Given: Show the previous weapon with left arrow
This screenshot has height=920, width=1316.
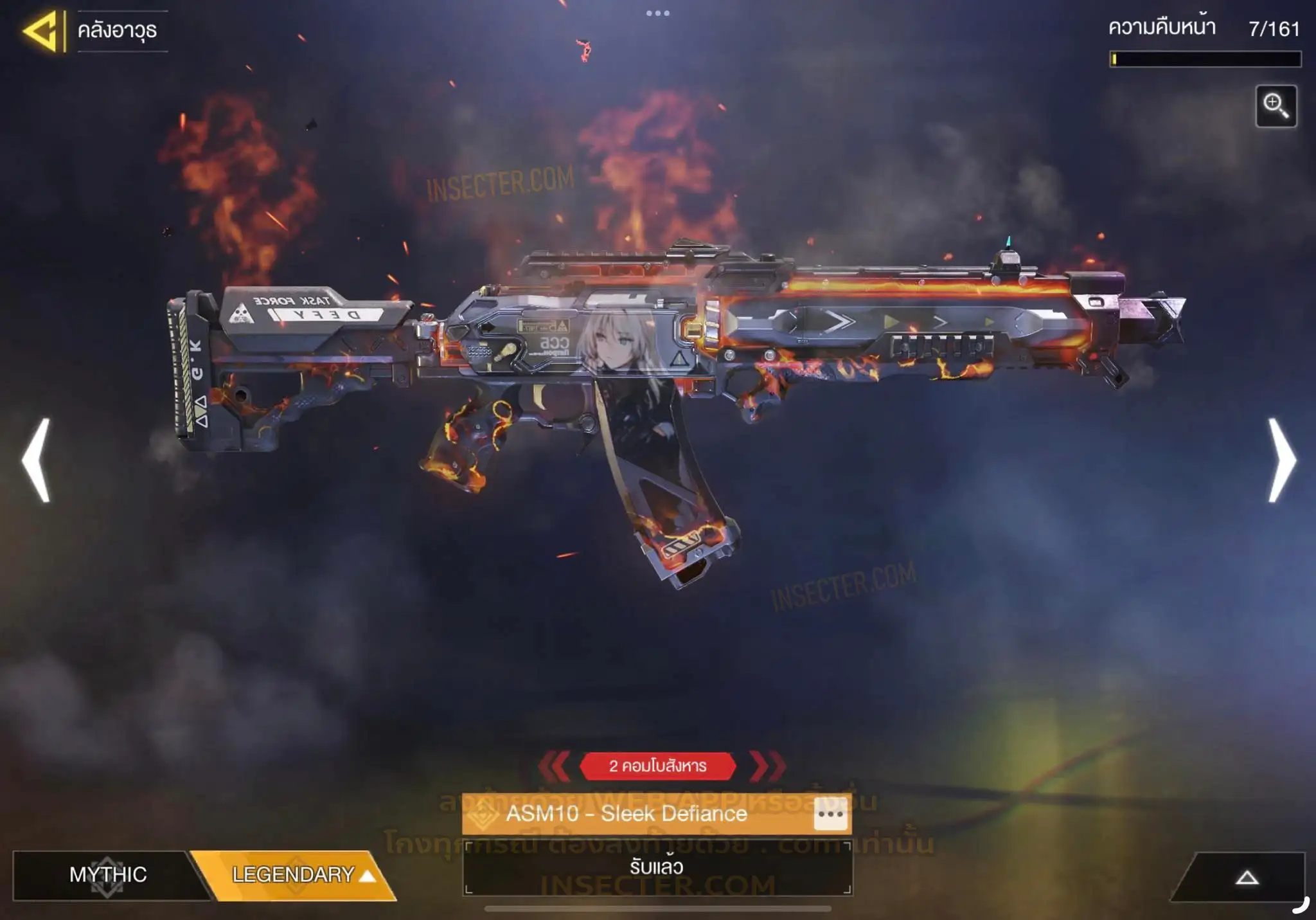Looking at the screenshot, I should (37, 460).
